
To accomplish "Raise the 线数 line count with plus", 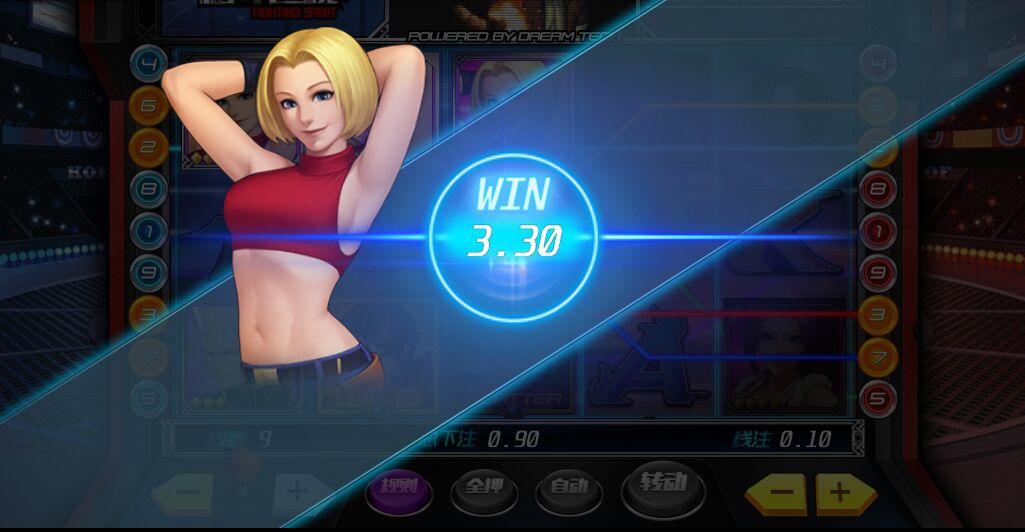I will coord(297,492).
